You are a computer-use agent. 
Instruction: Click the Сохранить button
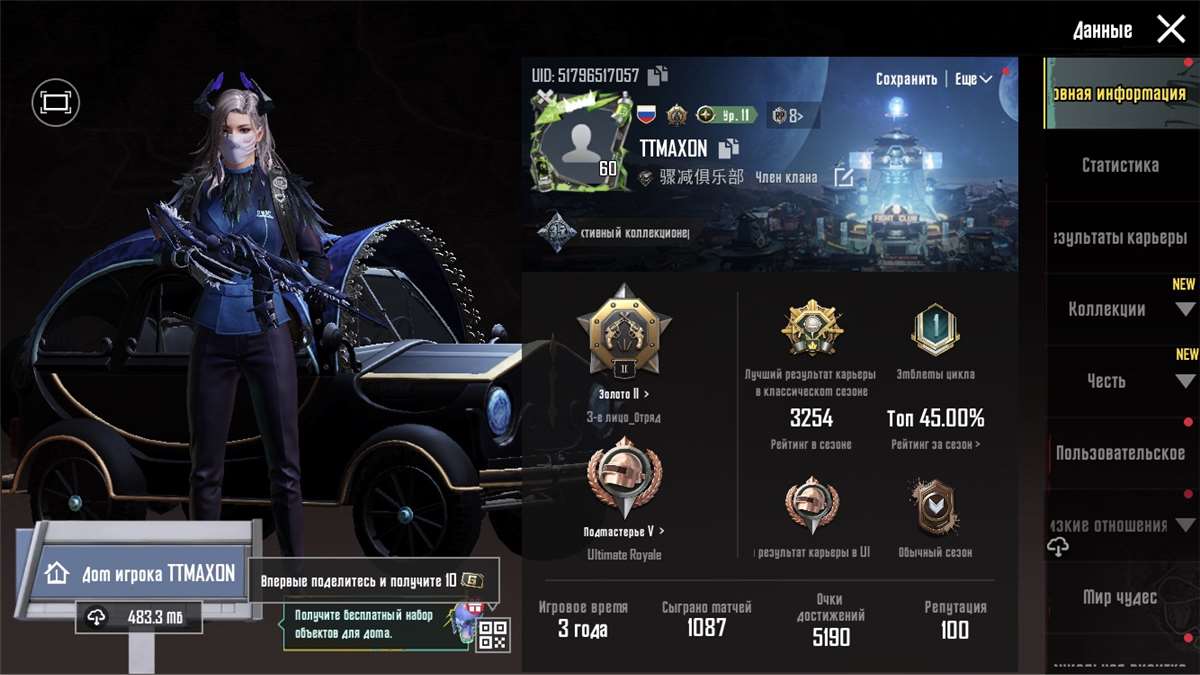click(x=906, y=79)
